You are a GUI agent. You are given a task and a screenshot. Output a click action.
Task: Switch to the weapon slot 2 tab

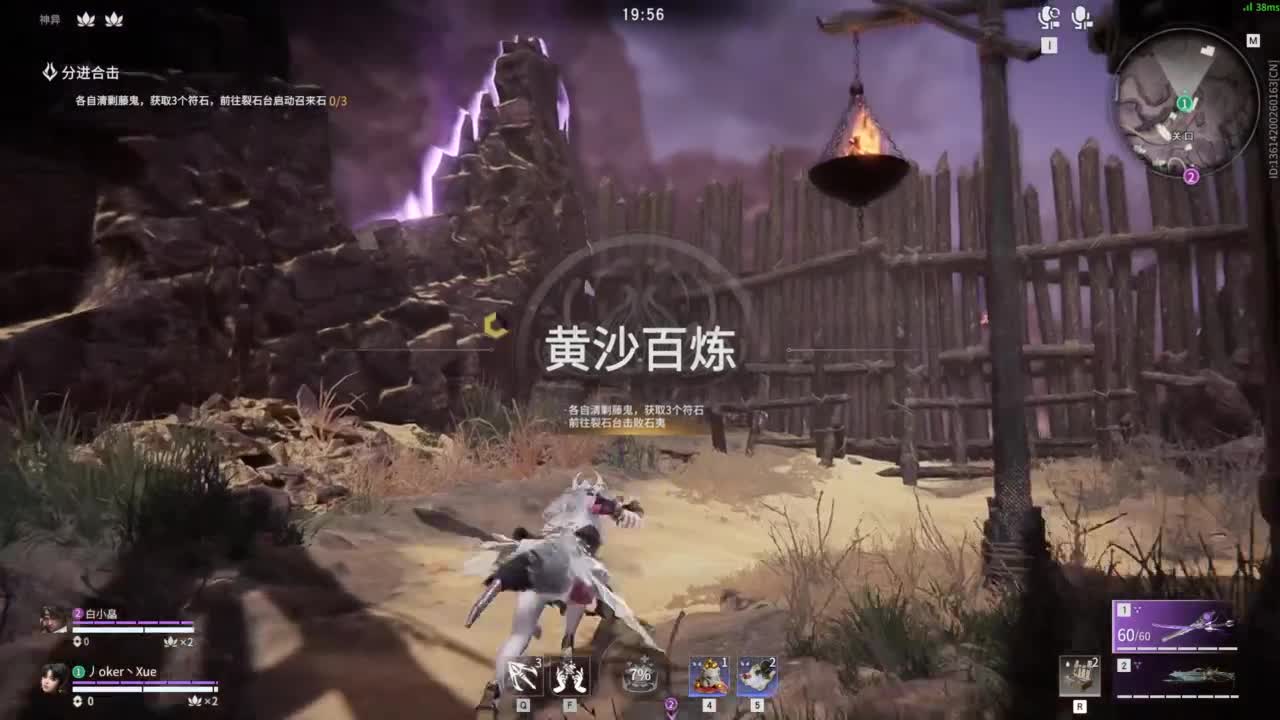tap(1125, 665)
